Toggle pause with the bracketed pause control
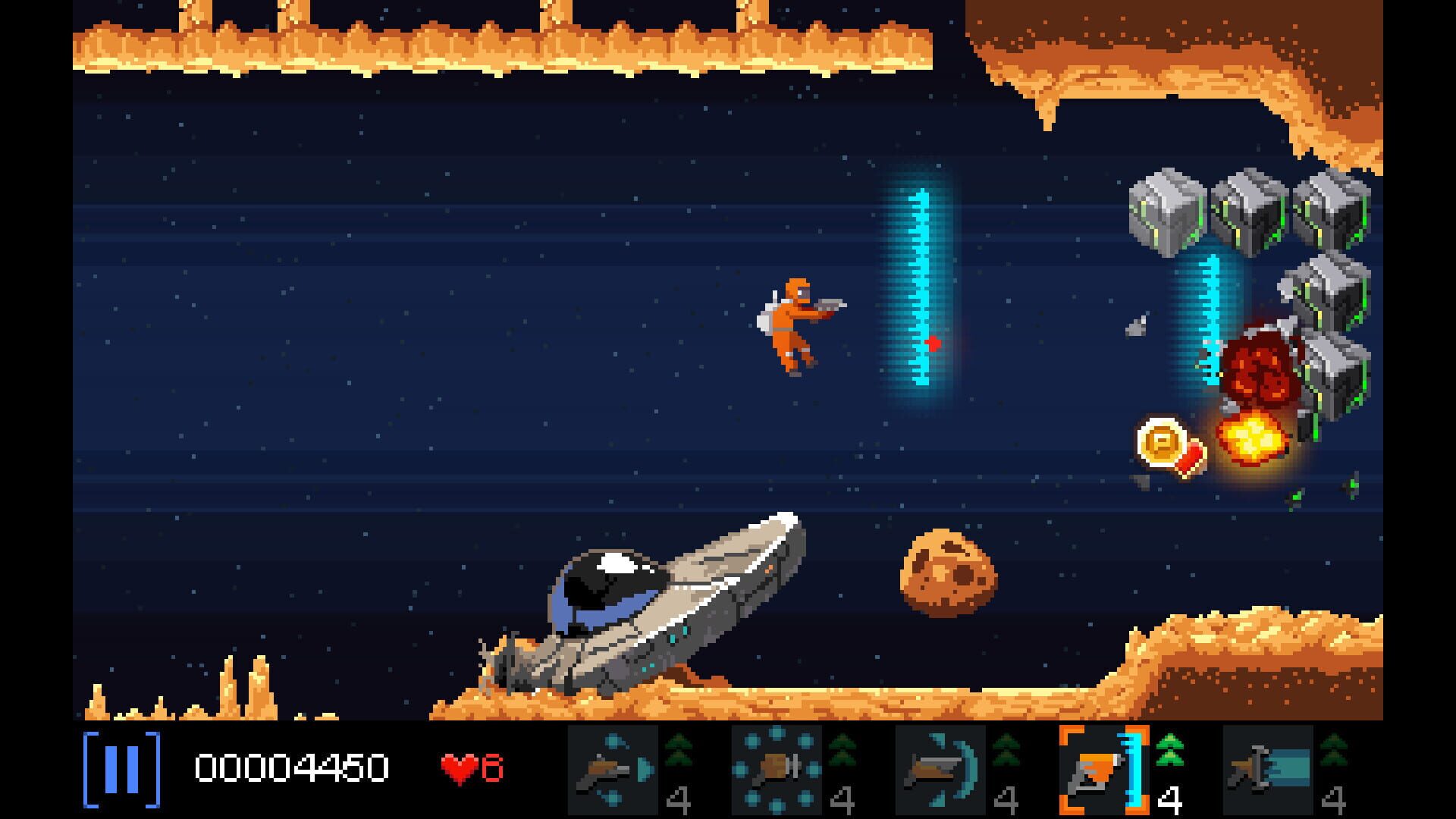 point(121,772)
